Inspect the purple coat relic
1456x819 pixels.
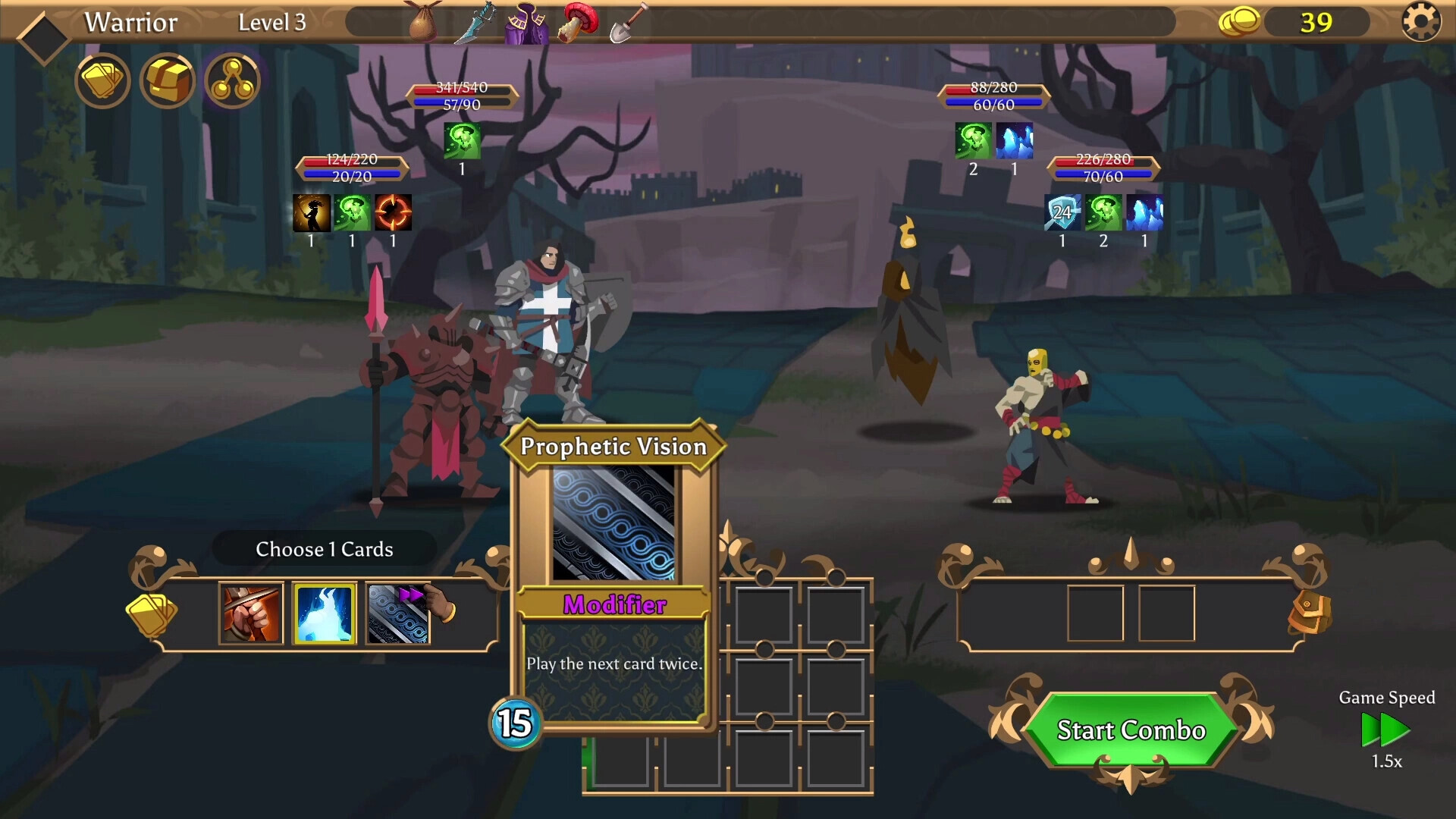tap(527, 23)
